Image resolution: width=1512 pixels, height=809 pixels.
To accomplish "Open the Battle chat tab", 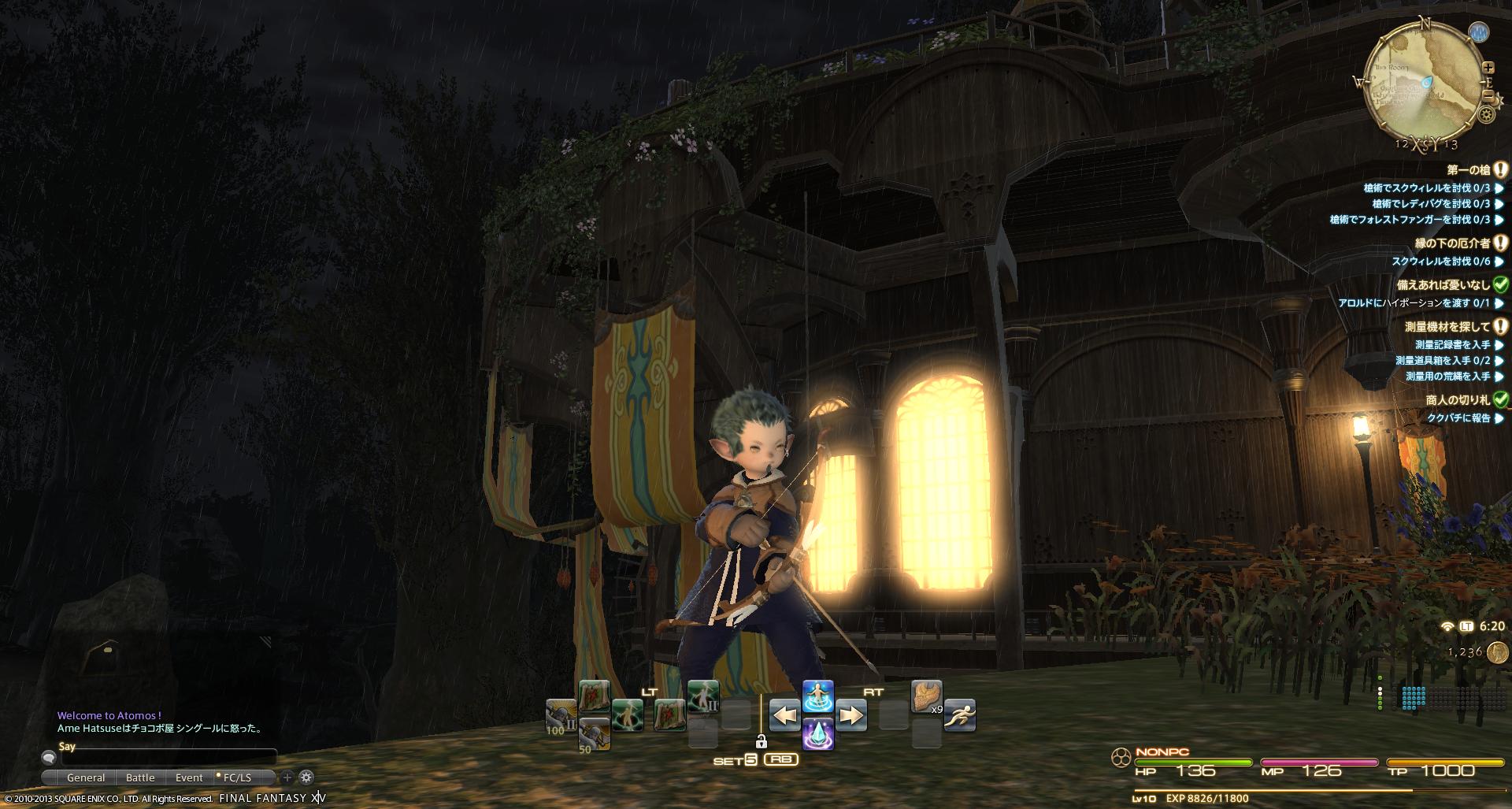I will pos(140,777).
